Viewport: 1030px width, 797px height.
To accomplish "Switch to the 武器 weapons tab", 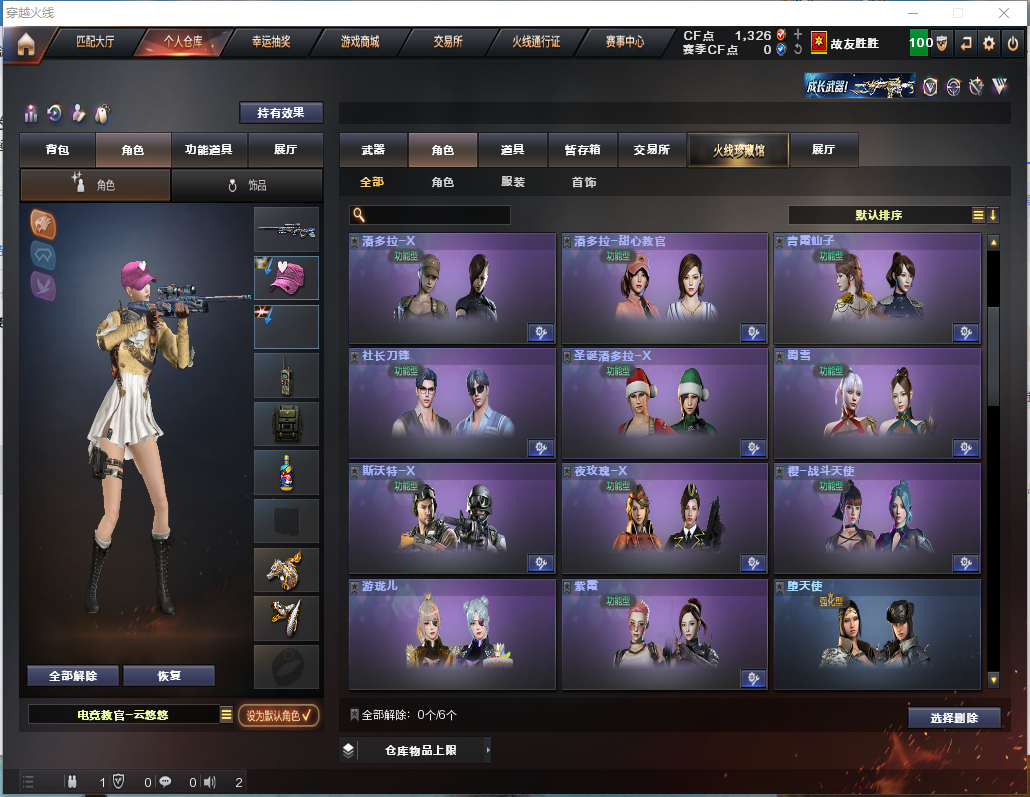I will tap(373, 150).
